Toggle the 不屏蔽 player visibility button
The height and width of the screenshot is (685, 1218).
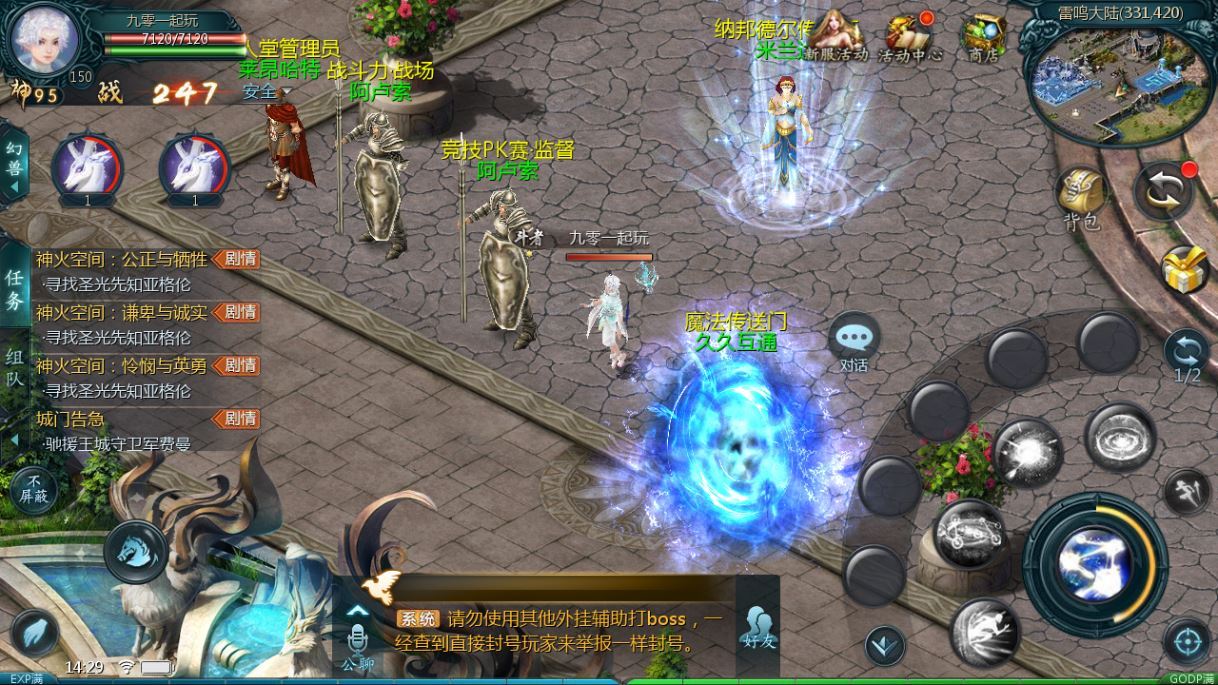tap(33, 488)
